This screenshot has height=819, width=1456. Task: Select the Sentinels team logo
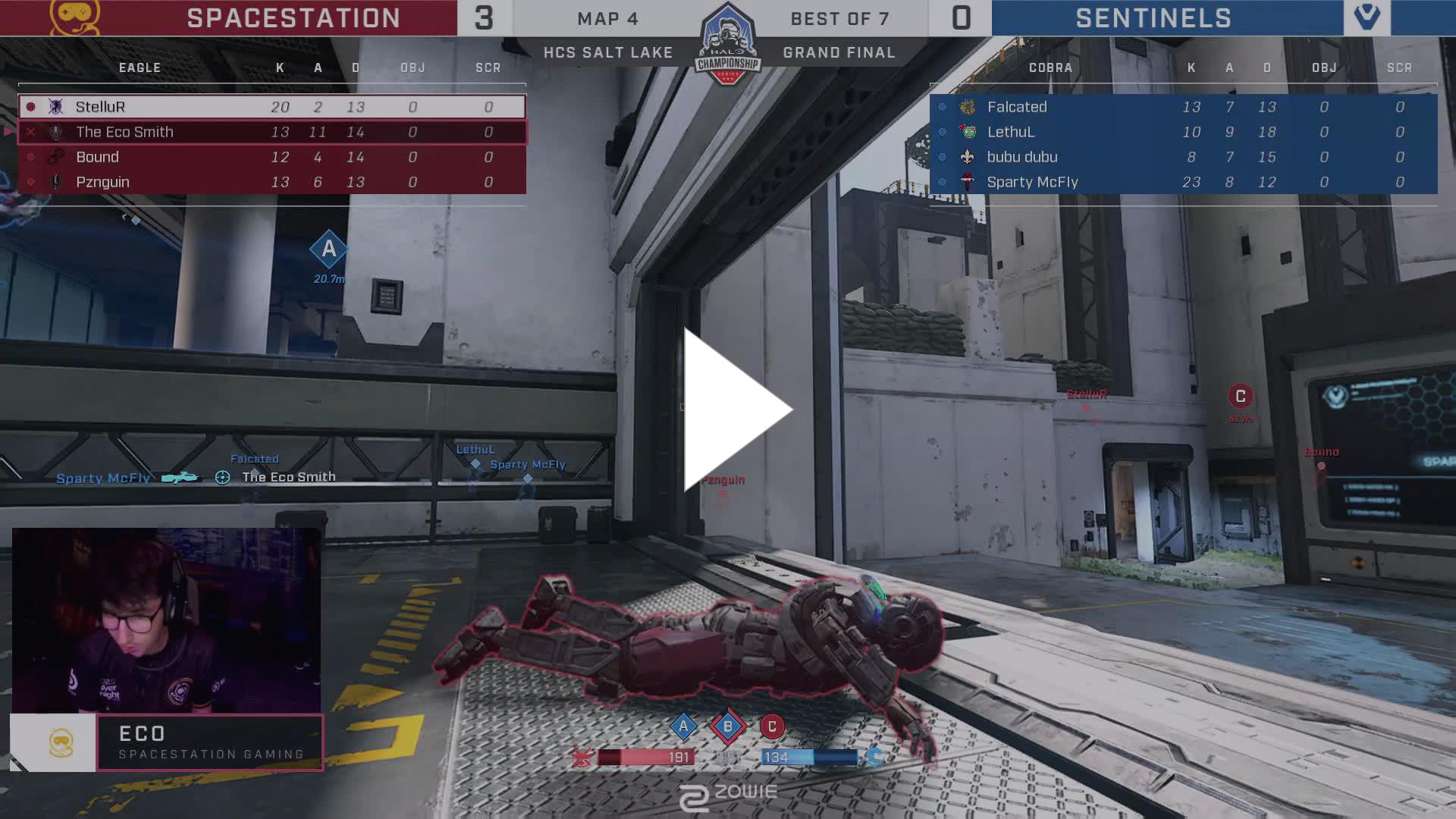pos(1367,17)
